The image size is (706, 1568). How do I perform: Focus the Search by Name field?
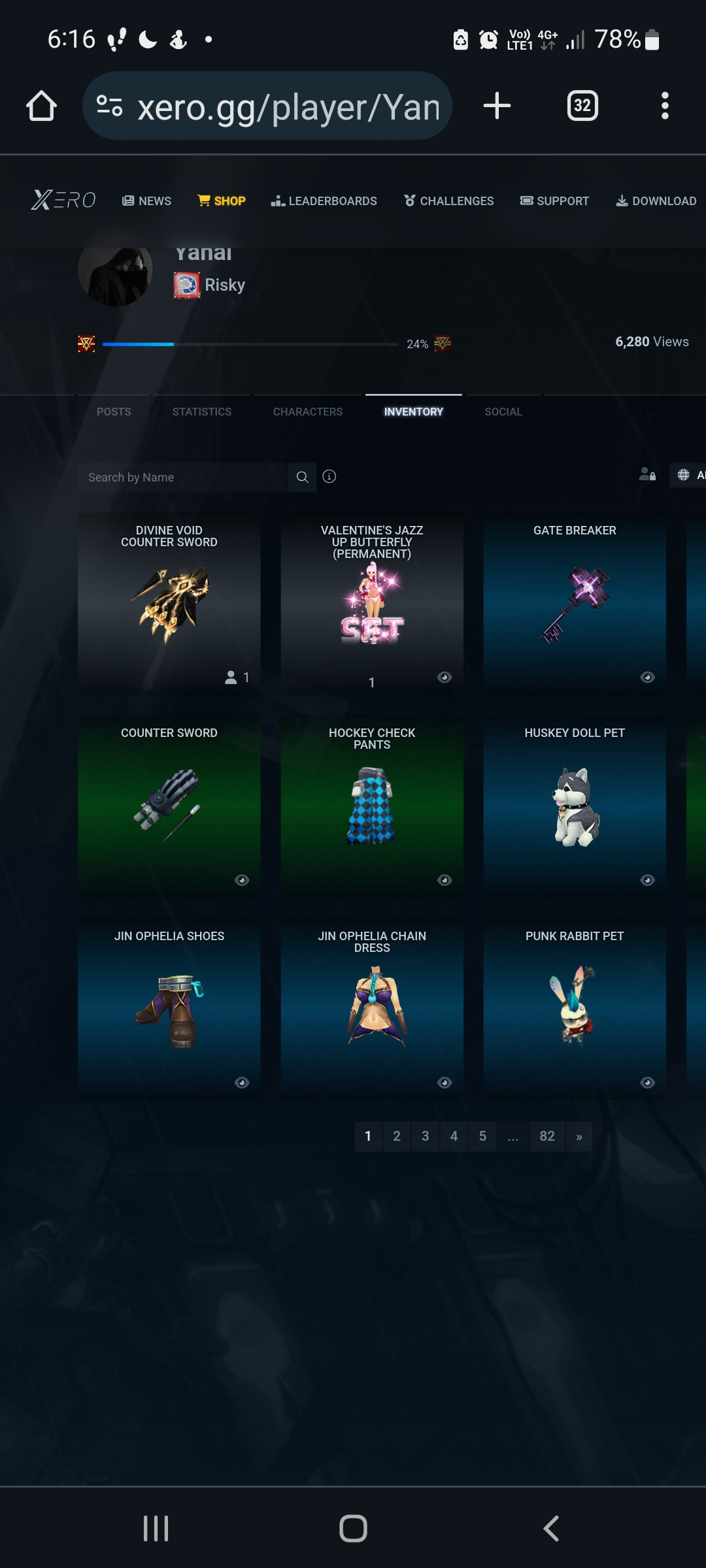point(183,478)
